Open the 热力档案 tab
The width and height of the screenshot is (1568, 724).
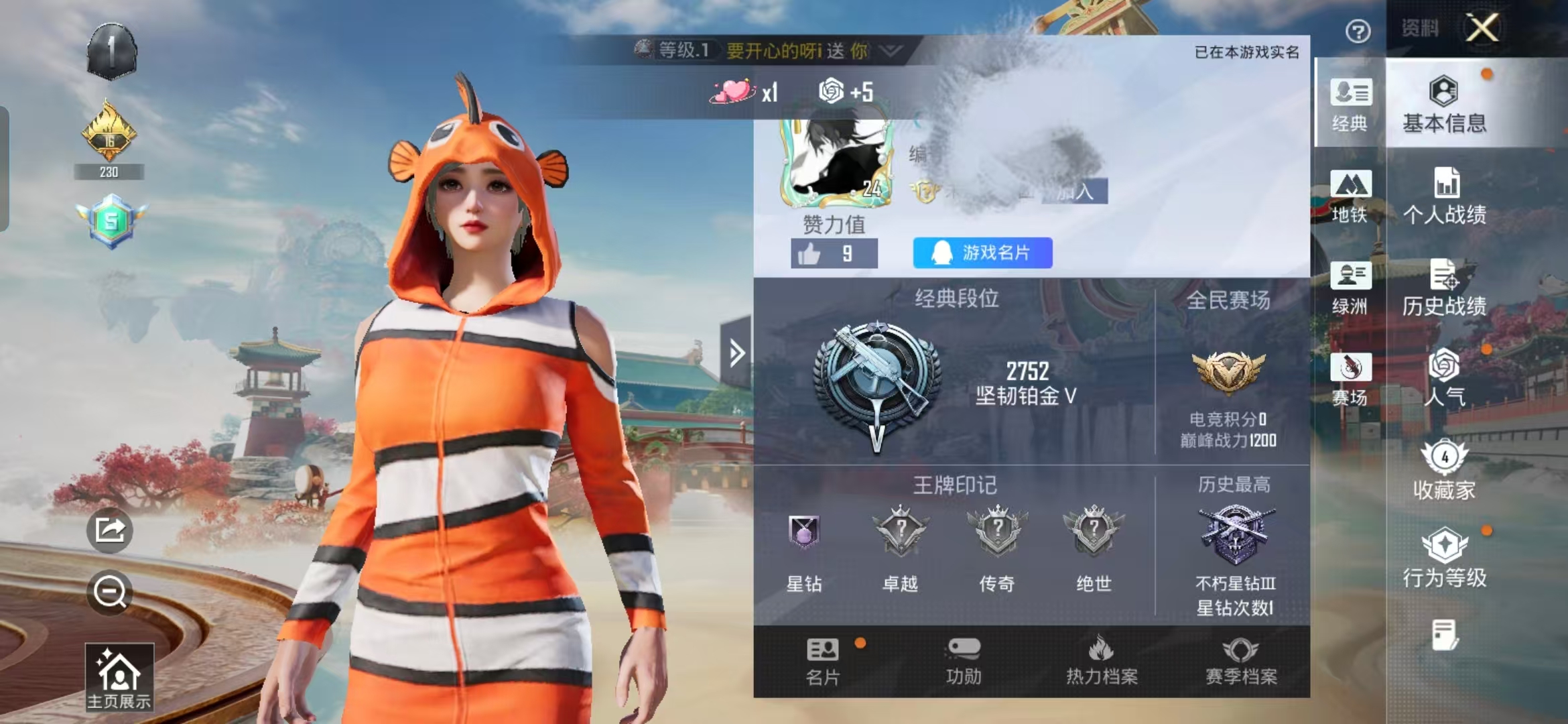(x=1102, y=662)
